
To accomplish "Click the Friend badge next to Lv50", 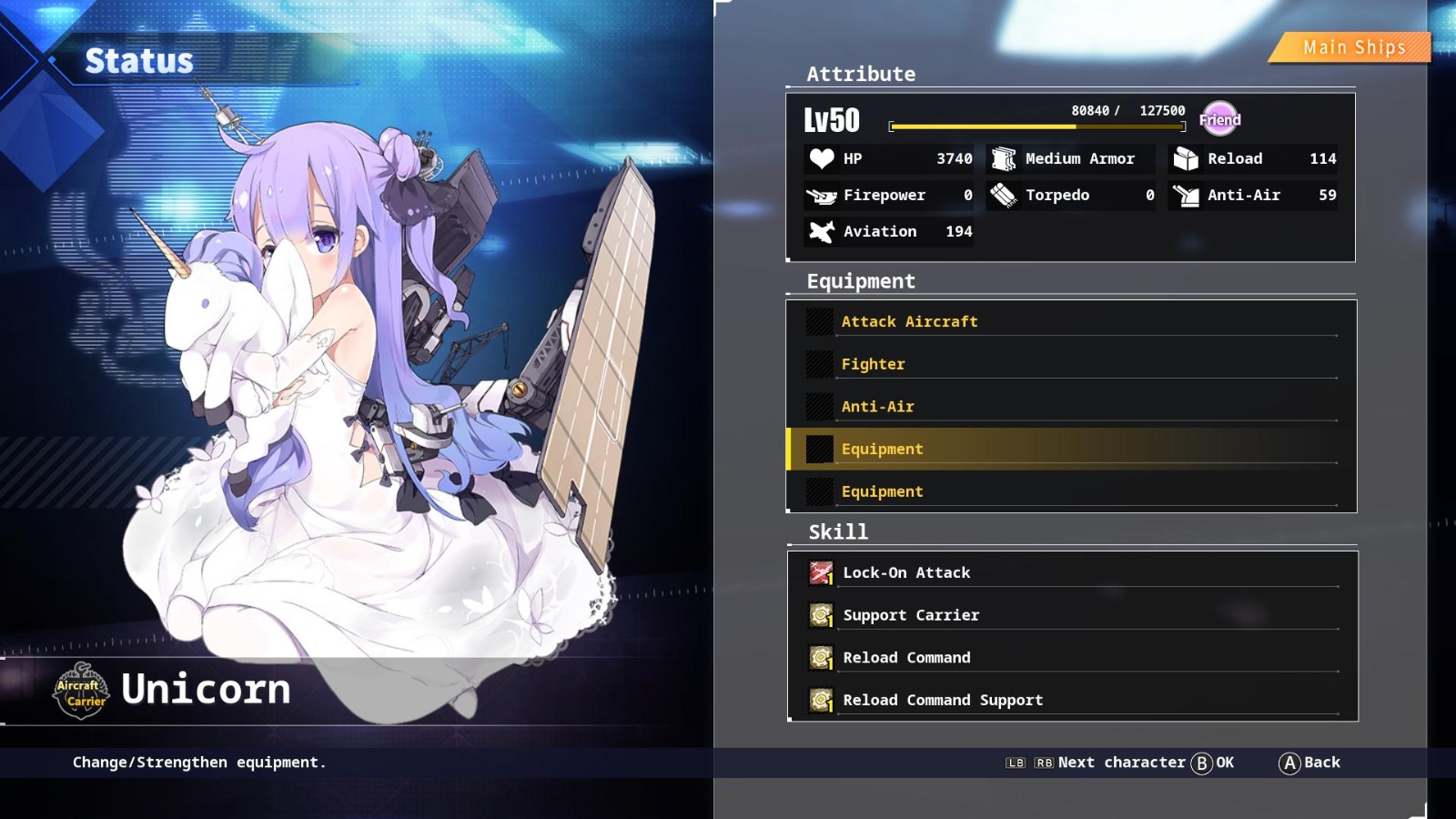I will (x=1220, y=119).
